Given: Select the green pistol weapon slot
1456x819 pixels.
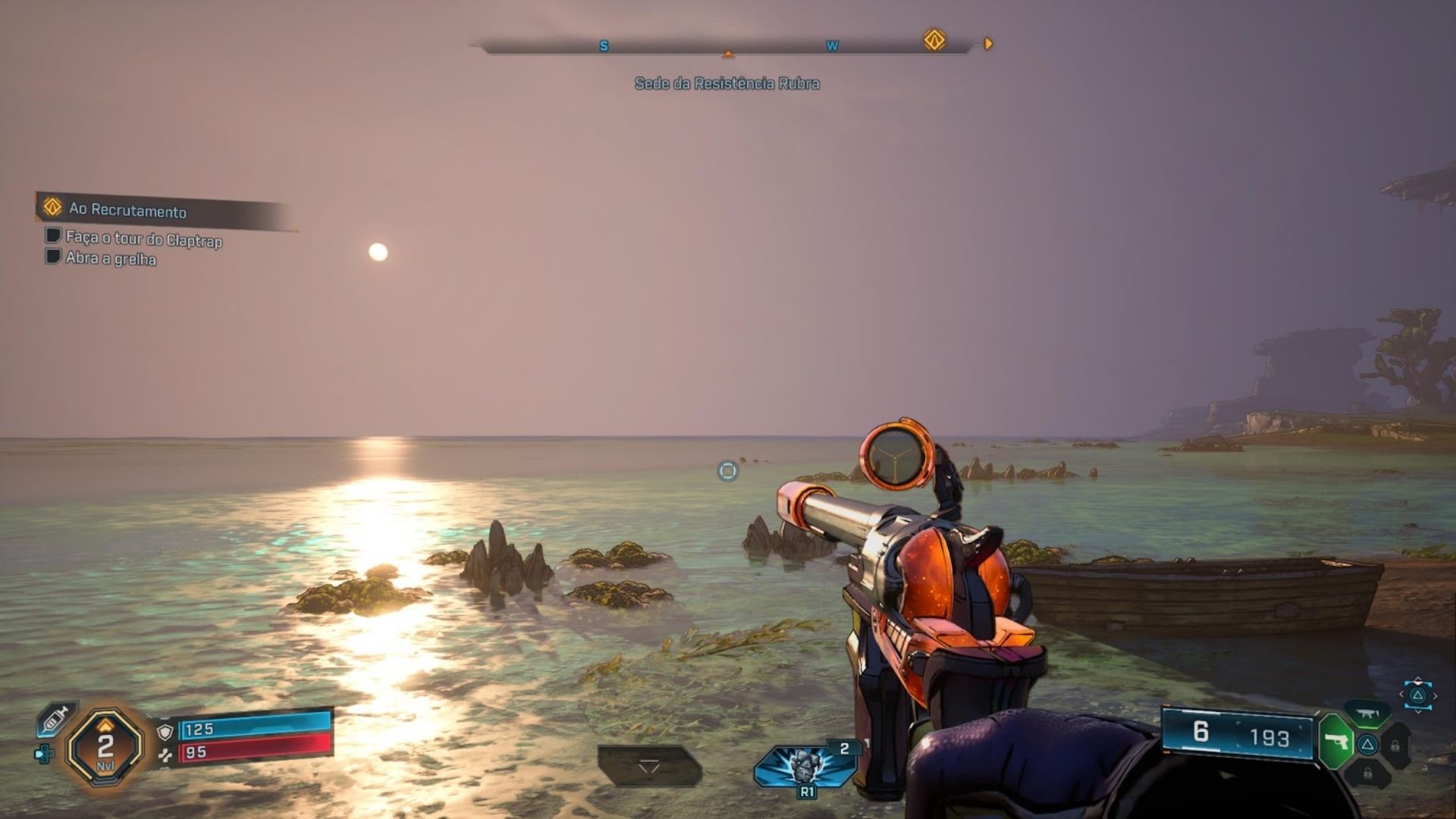Looking at the screenshot, I should point(1336,741).
